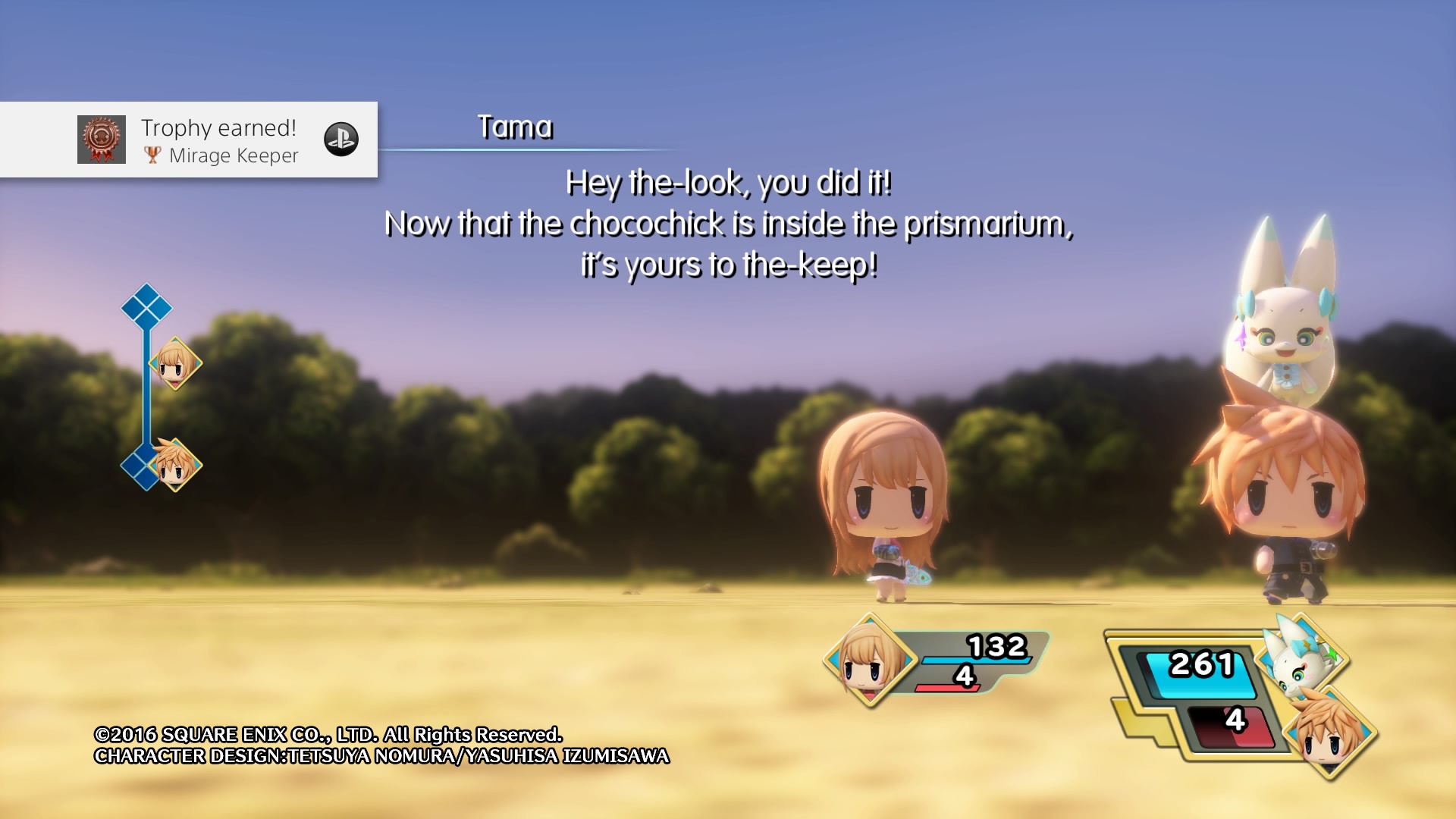Click the PlayStation logo on the trophy popup

coord(341,140)
